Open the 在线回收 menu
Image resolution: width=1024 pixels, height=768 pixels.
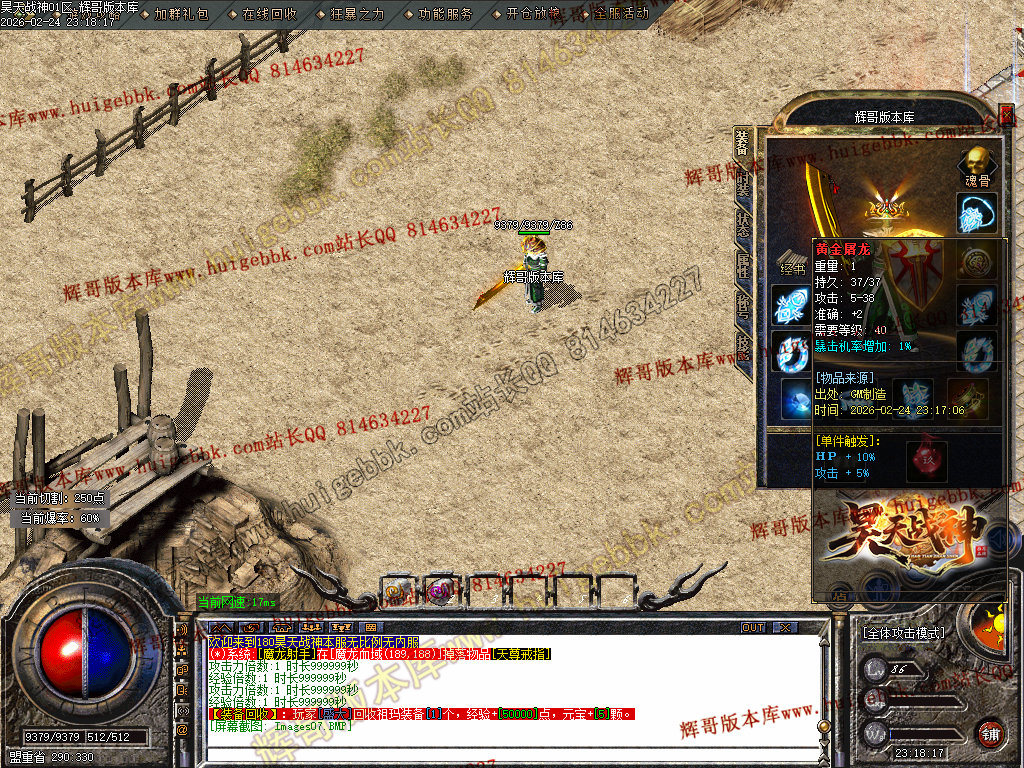click(269, 14)
